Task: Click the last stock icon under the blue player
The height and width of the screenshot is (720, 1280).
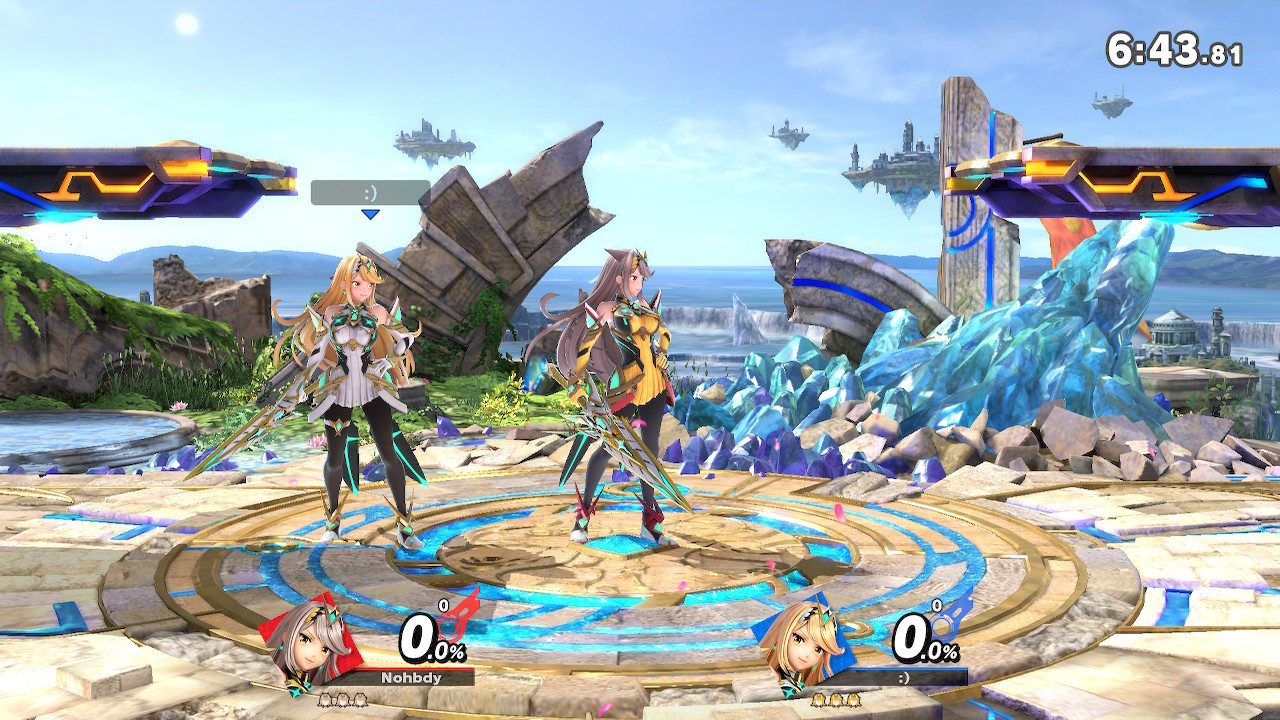Action: pos(851,700)
